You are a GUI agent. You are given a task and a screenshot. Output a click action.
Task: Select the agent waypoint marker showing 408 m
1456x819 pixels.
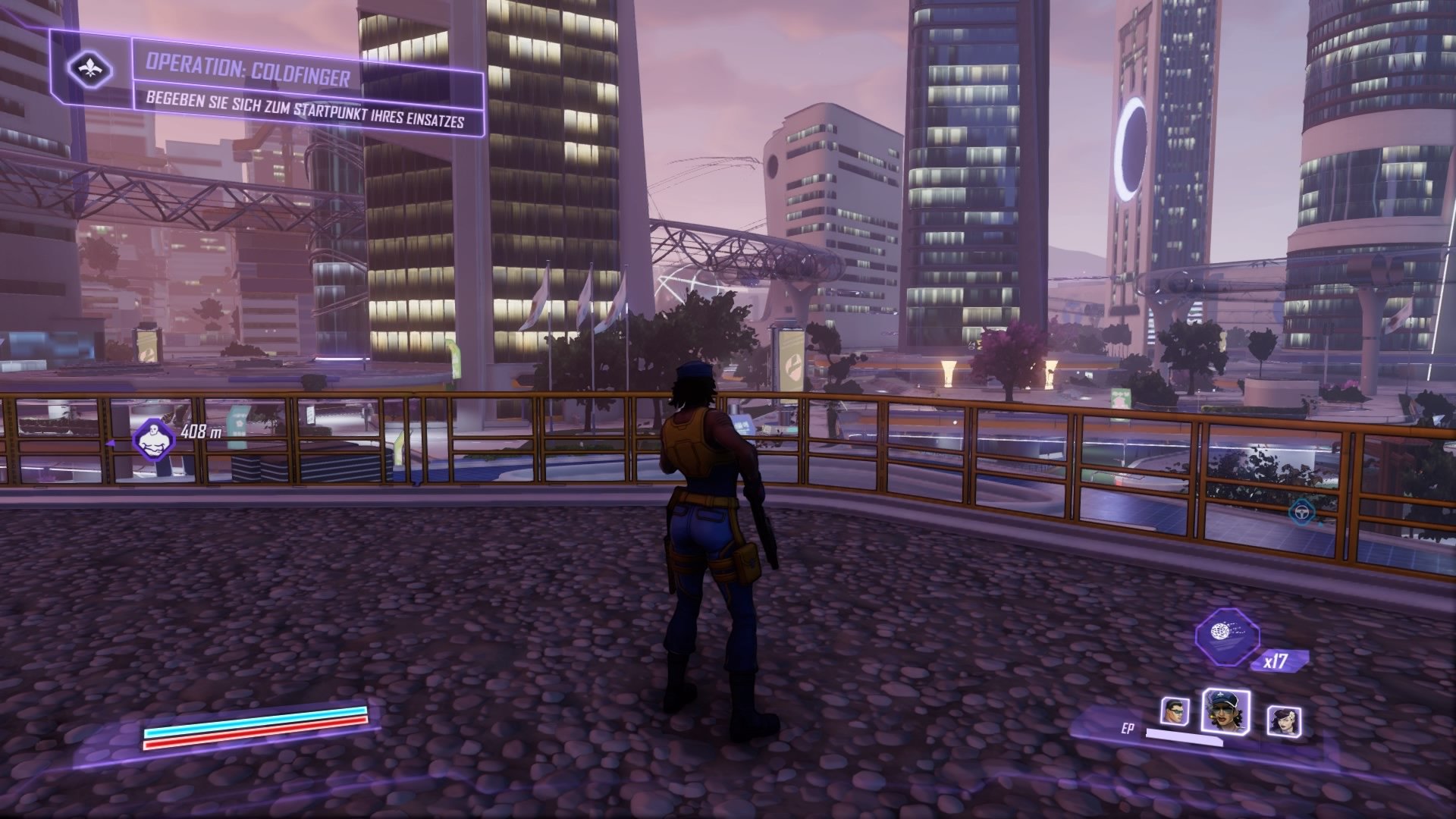pyautogui.click(x=154, y=438)
